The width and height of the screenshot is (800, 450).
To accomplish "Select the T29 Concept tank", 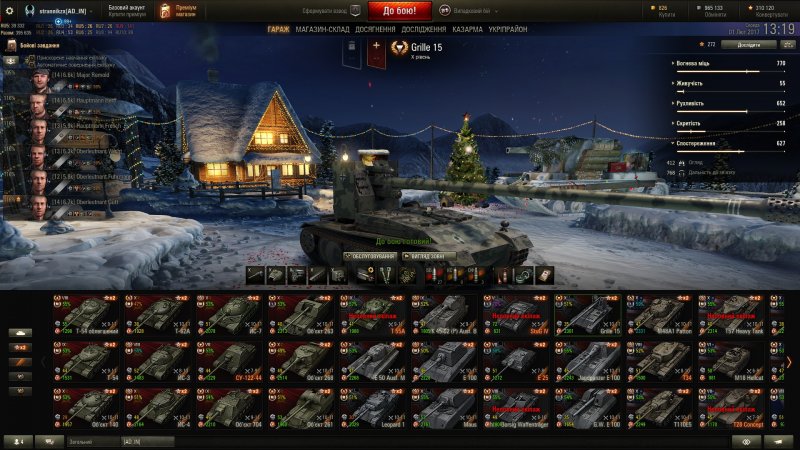I will pyautogui.click(x=732, y=408).
